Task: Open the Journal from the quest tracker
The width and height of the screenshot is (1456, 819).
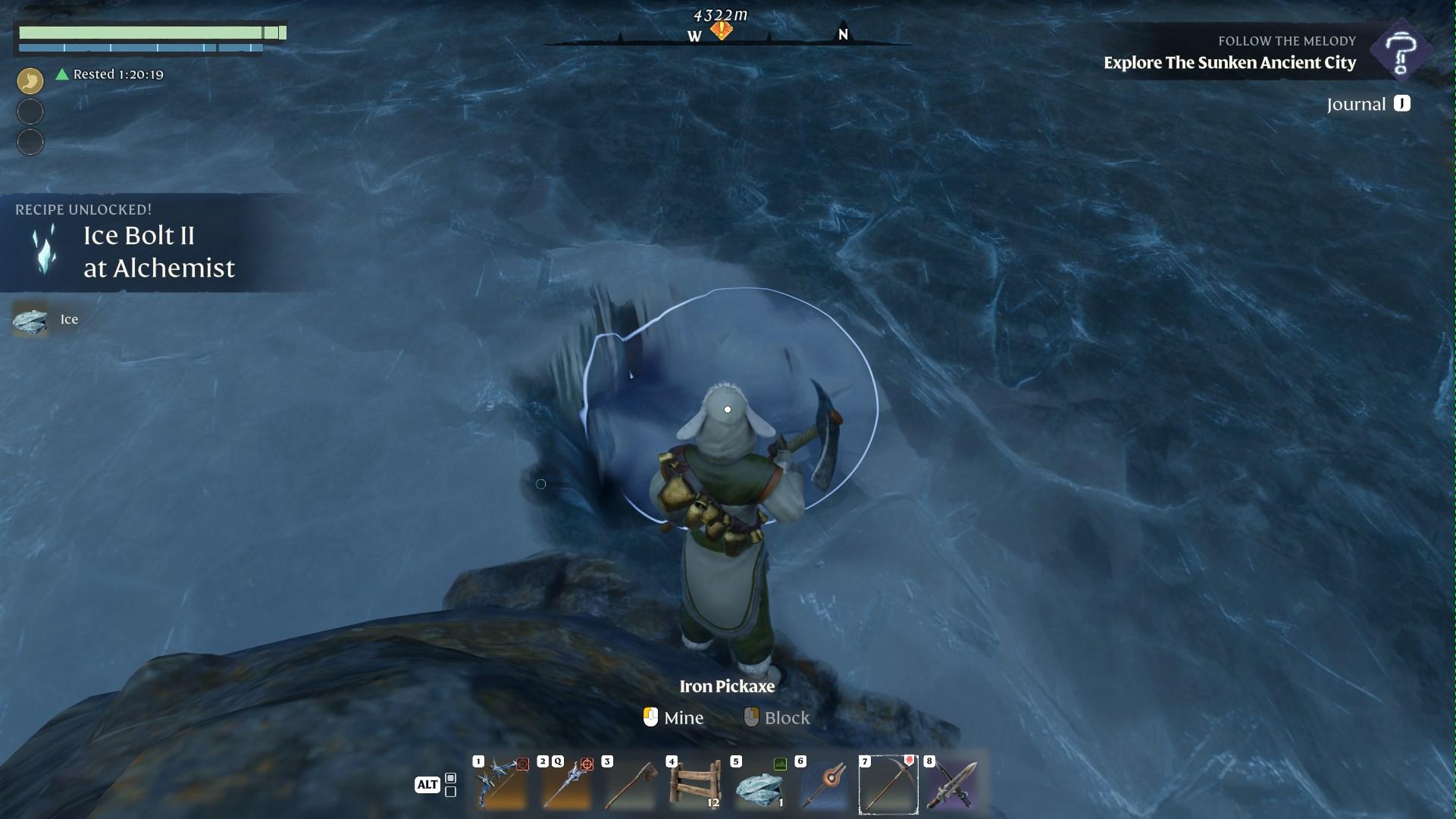Action: [x=1367, y=104]
